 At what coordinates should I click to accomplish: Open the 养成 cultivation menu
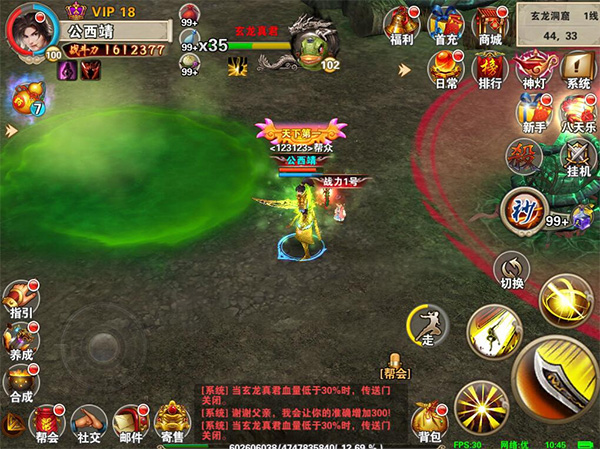pos(20,340)
